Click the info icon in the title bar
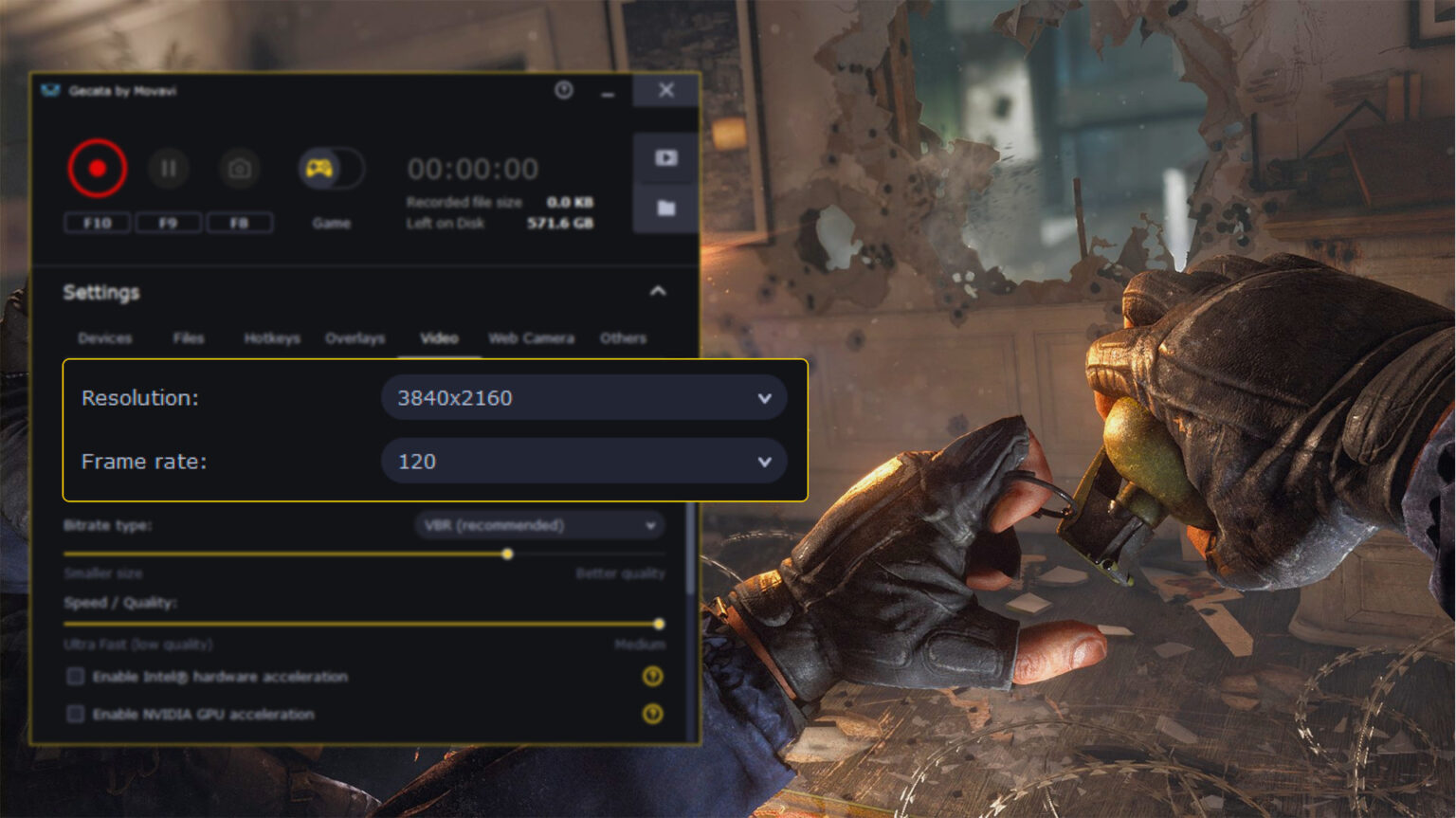The height and width of the screenshot is (818, 1456). click(x=564, y=91)
